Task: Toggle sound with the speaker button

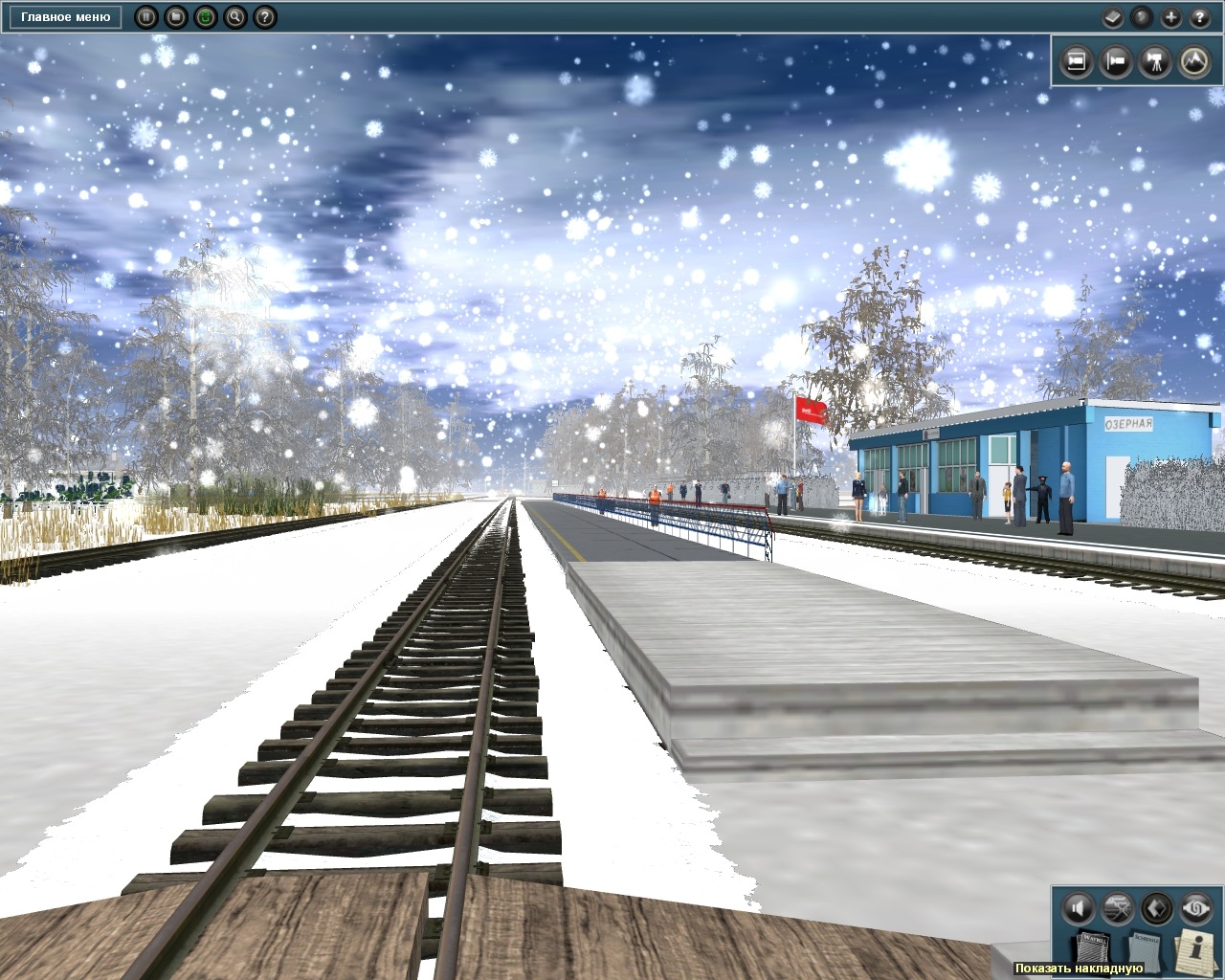Action: [x=1079, y=907]
